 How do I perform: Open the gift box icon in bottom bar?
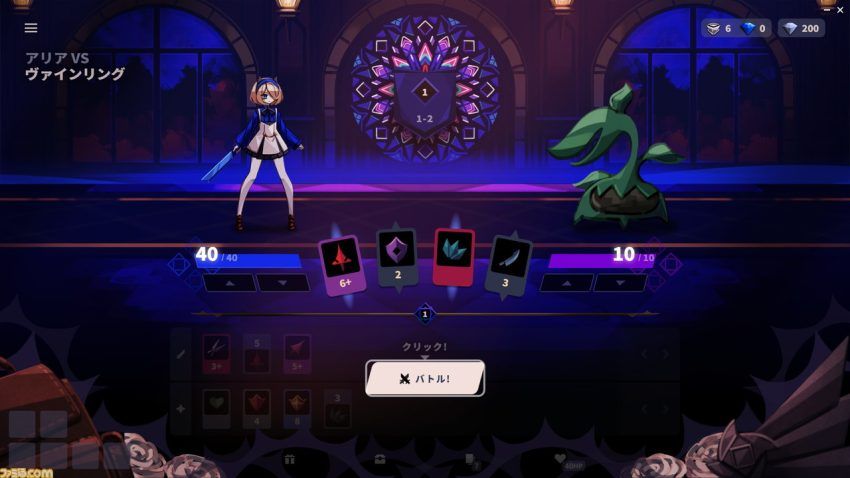[290, 459]
